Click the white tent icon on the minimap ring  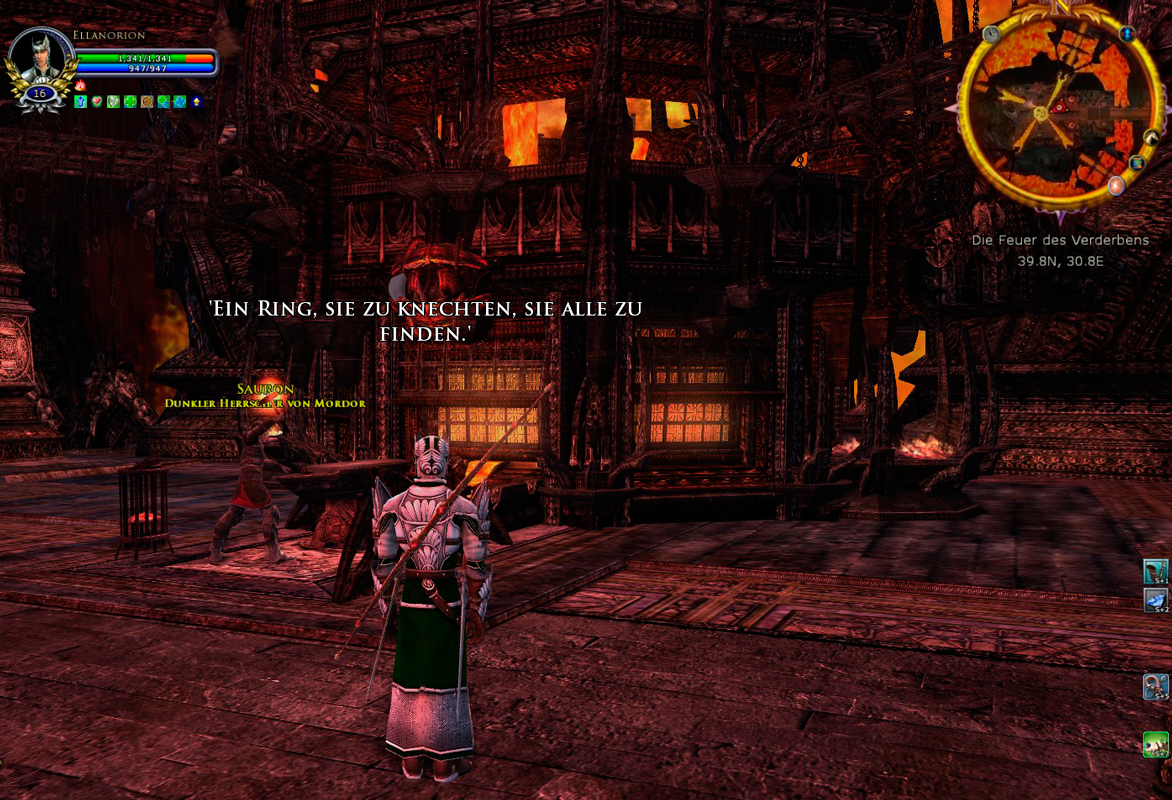point(1151,137)
